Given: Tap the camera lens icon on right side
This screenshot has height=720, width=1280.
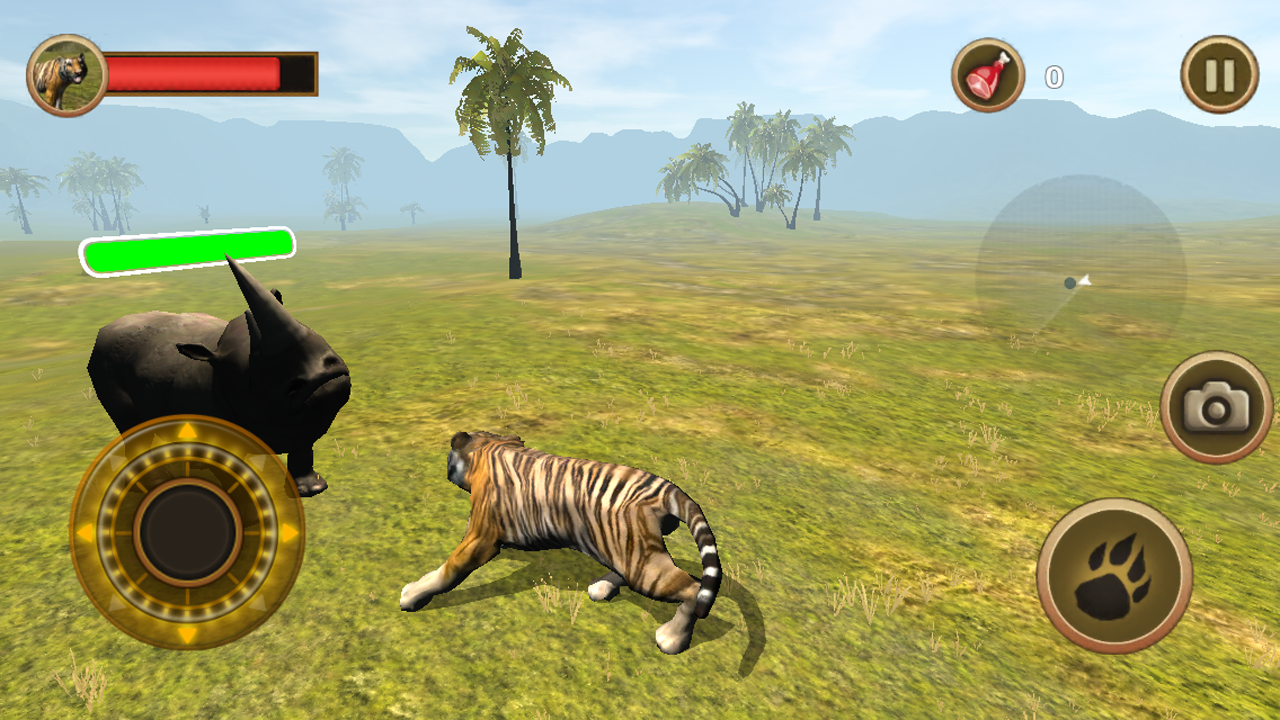Looking at the screenshot, I should click(1216, 404).
